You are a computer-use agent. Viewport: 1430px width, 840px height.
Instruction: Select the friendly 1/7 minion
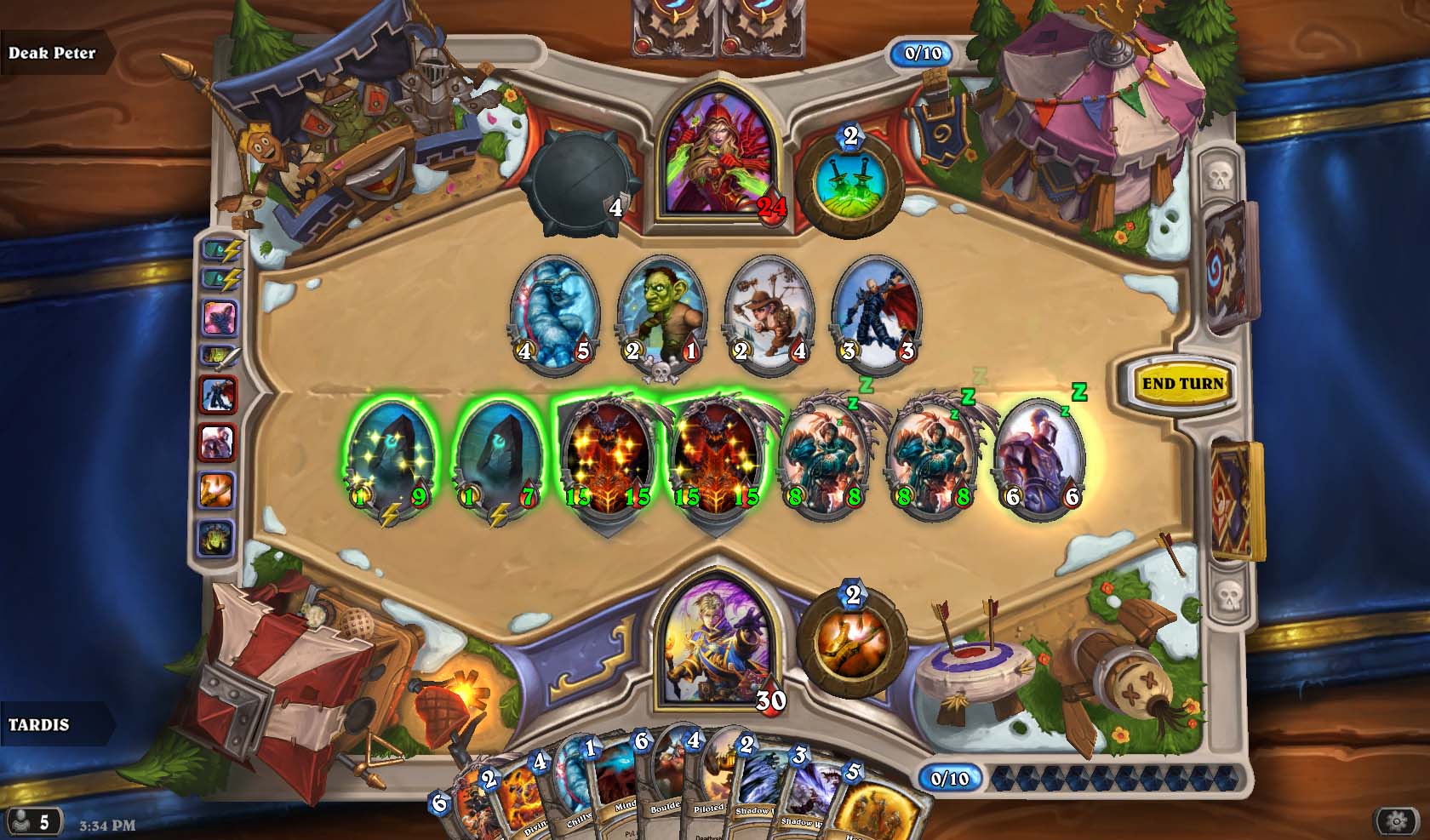499,458
